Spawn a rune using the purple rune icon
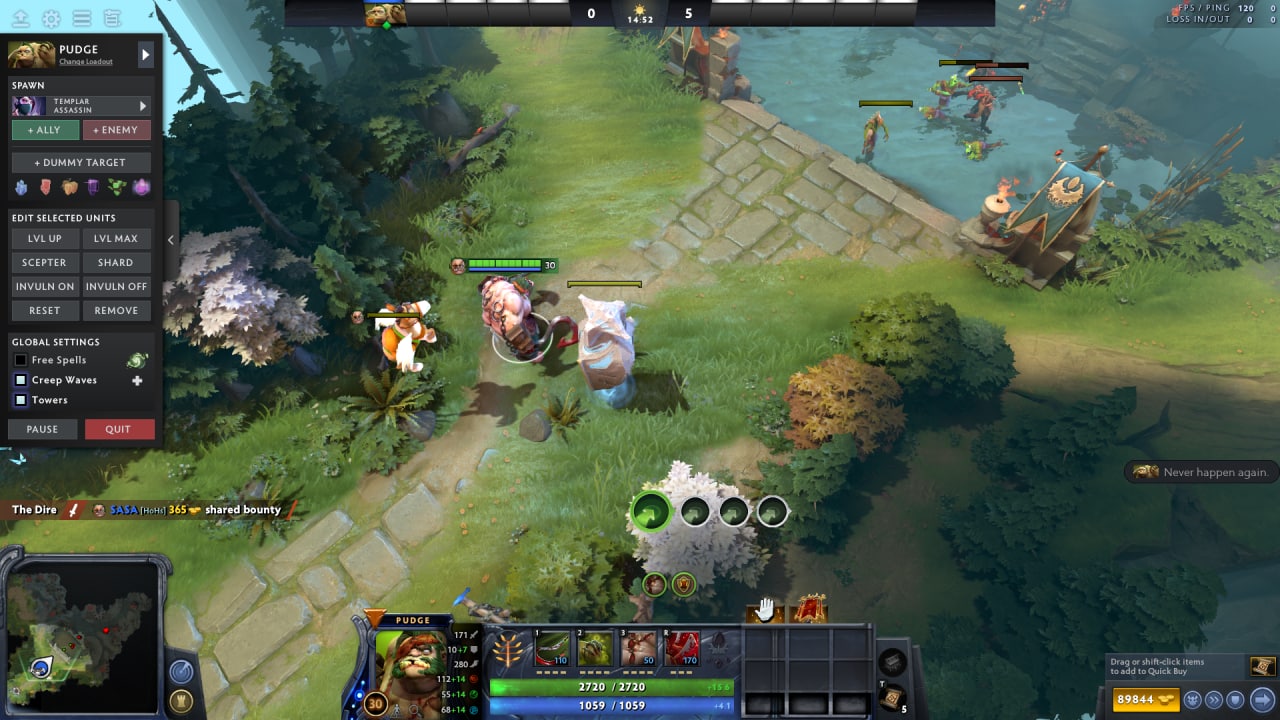1280x720 pixels. pyautogui.click(x=93, y=187)
